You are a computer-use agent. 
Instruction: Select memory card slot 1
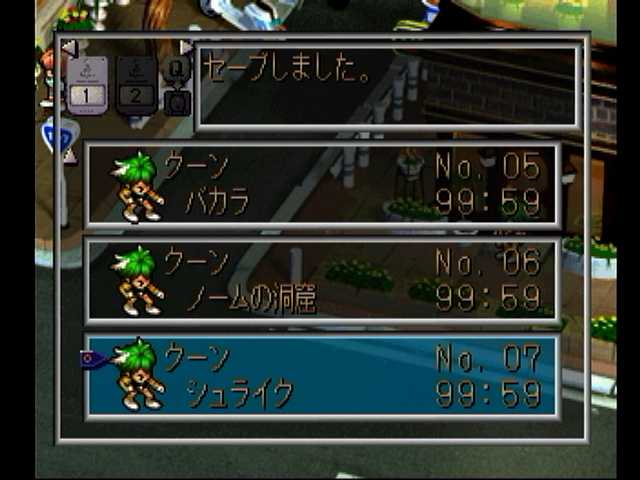pos(87,84)
